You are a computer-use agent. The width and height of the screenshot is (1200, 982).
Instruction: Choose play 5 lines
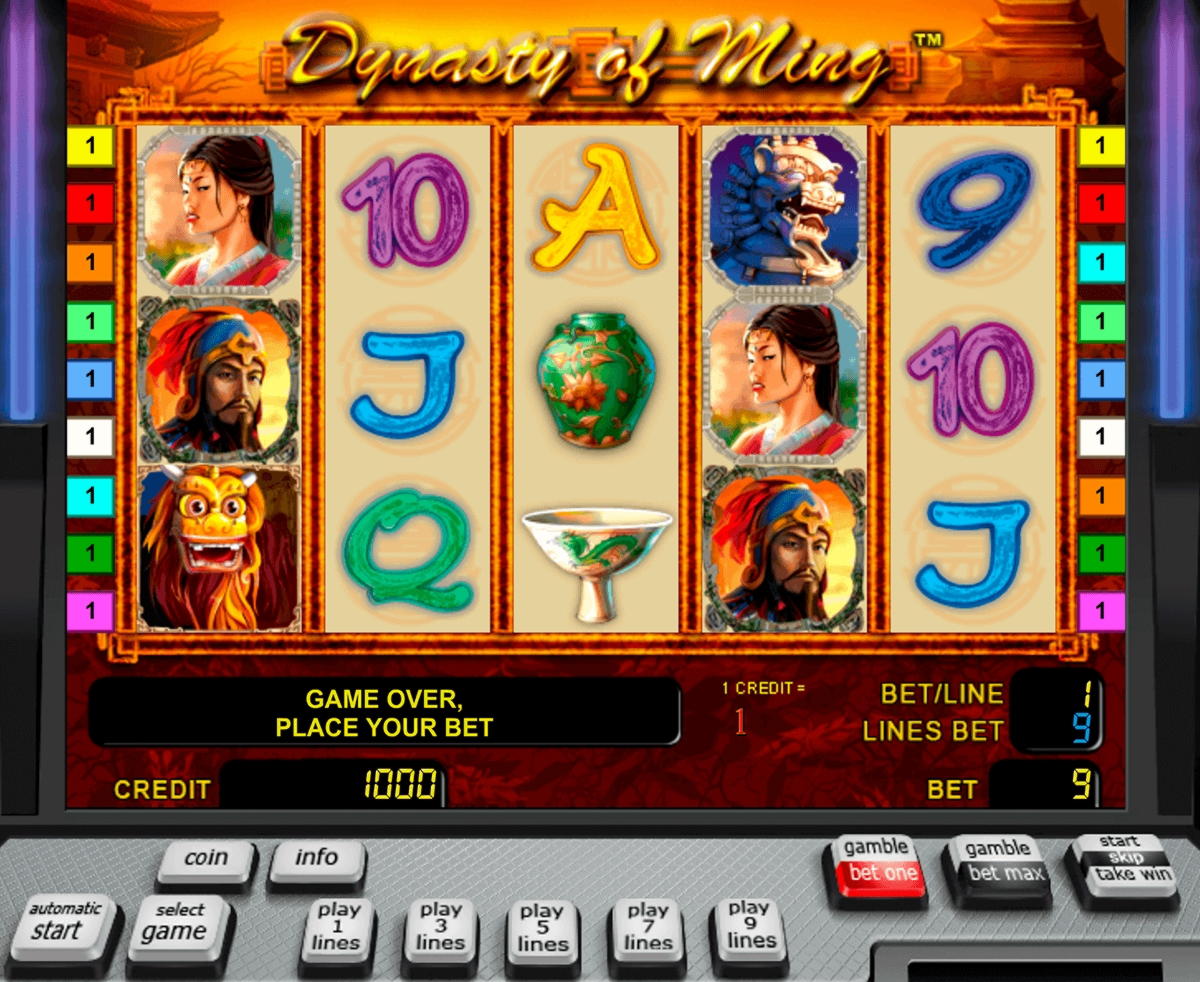click(543, 927)
